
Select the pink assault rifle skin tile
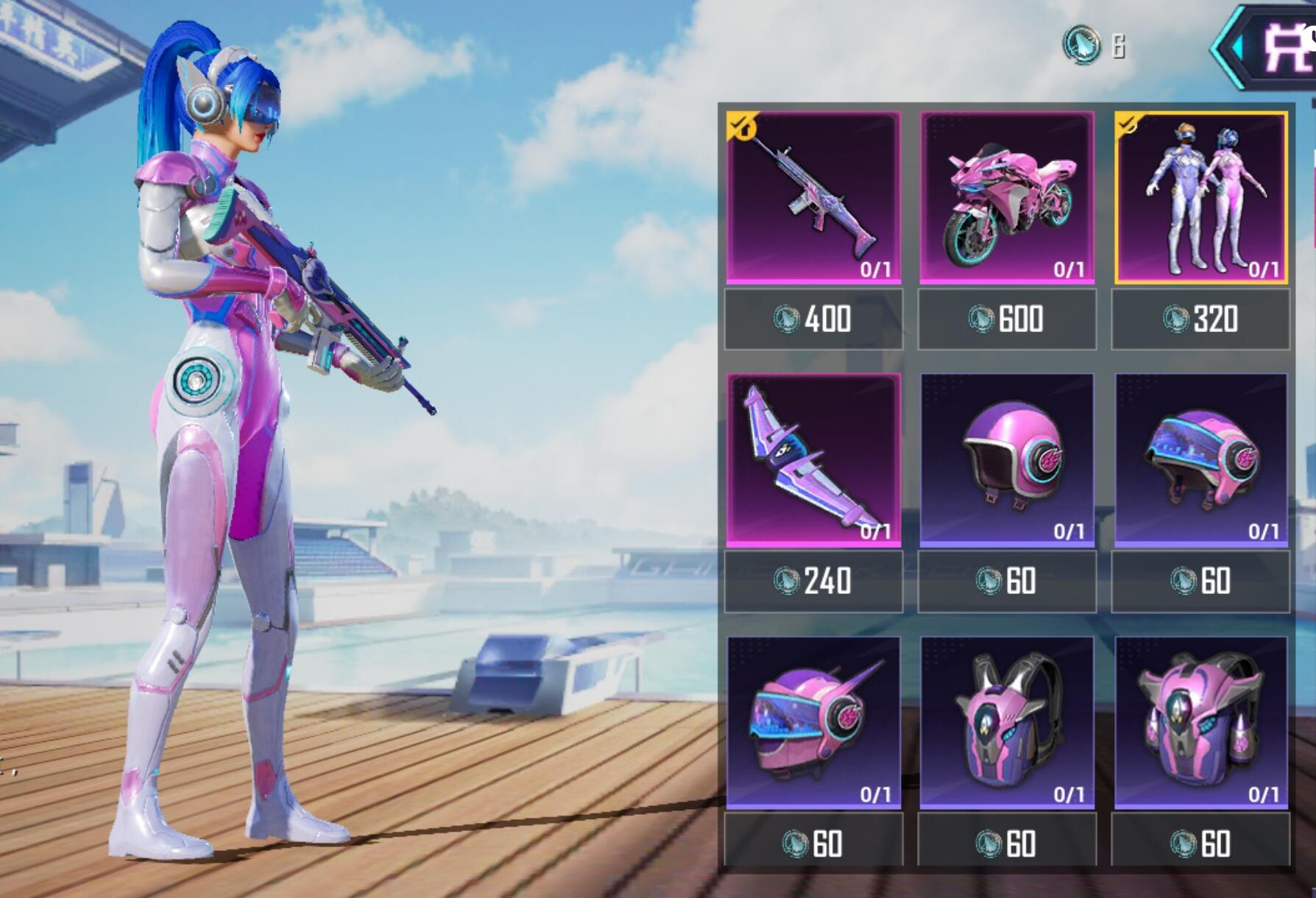click(x=813, y=197)
